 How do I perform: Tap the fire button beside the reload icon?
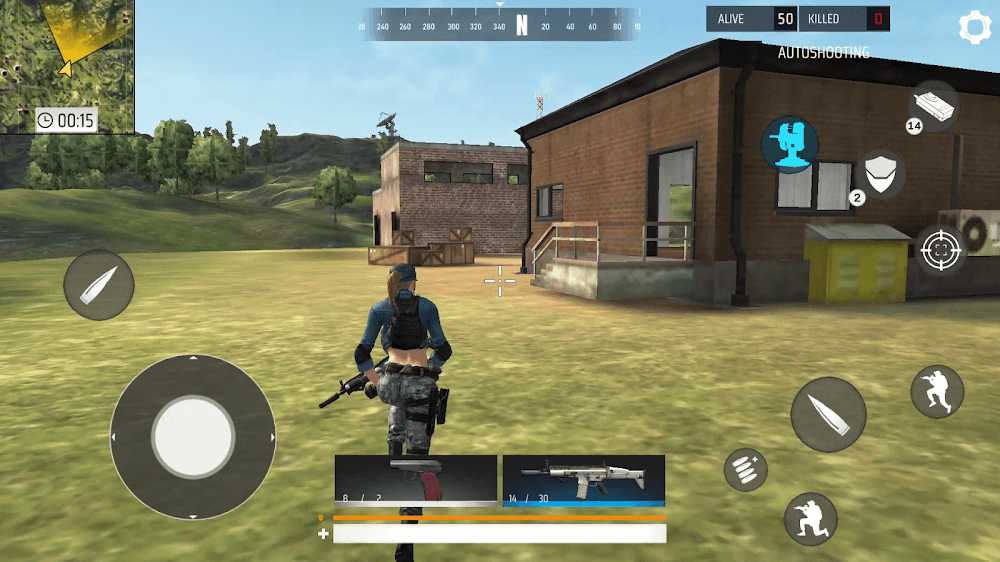click(x=828, y=414)
